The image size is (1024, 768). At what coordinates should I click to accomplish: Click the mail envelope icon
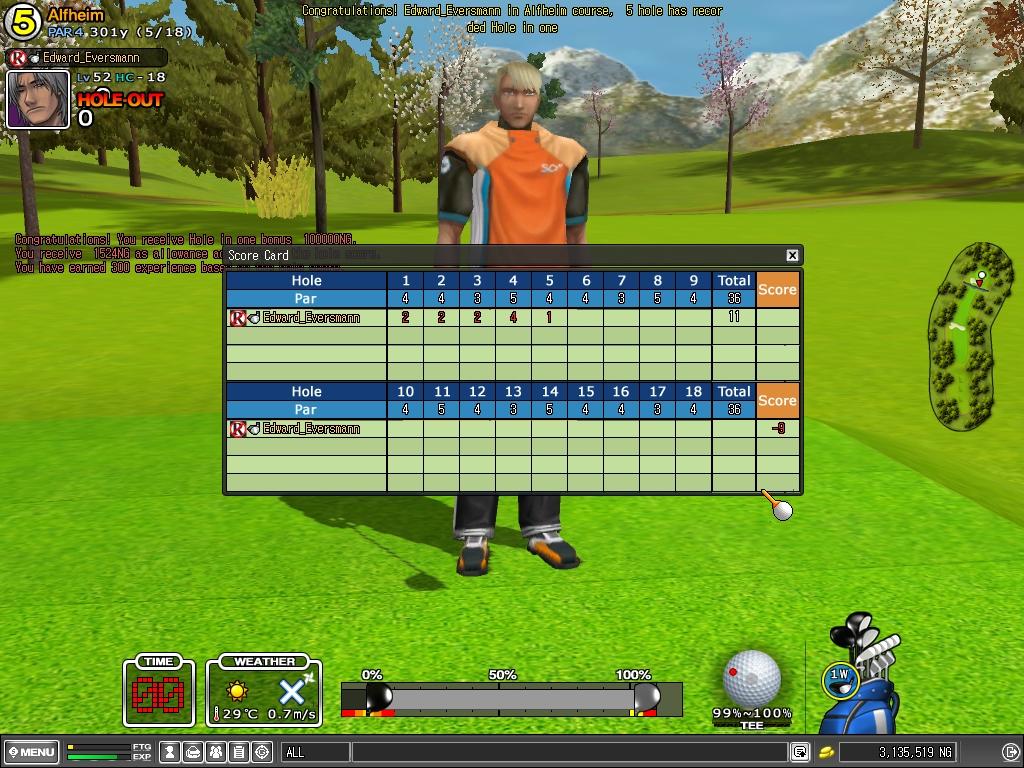tap(194, 752)
